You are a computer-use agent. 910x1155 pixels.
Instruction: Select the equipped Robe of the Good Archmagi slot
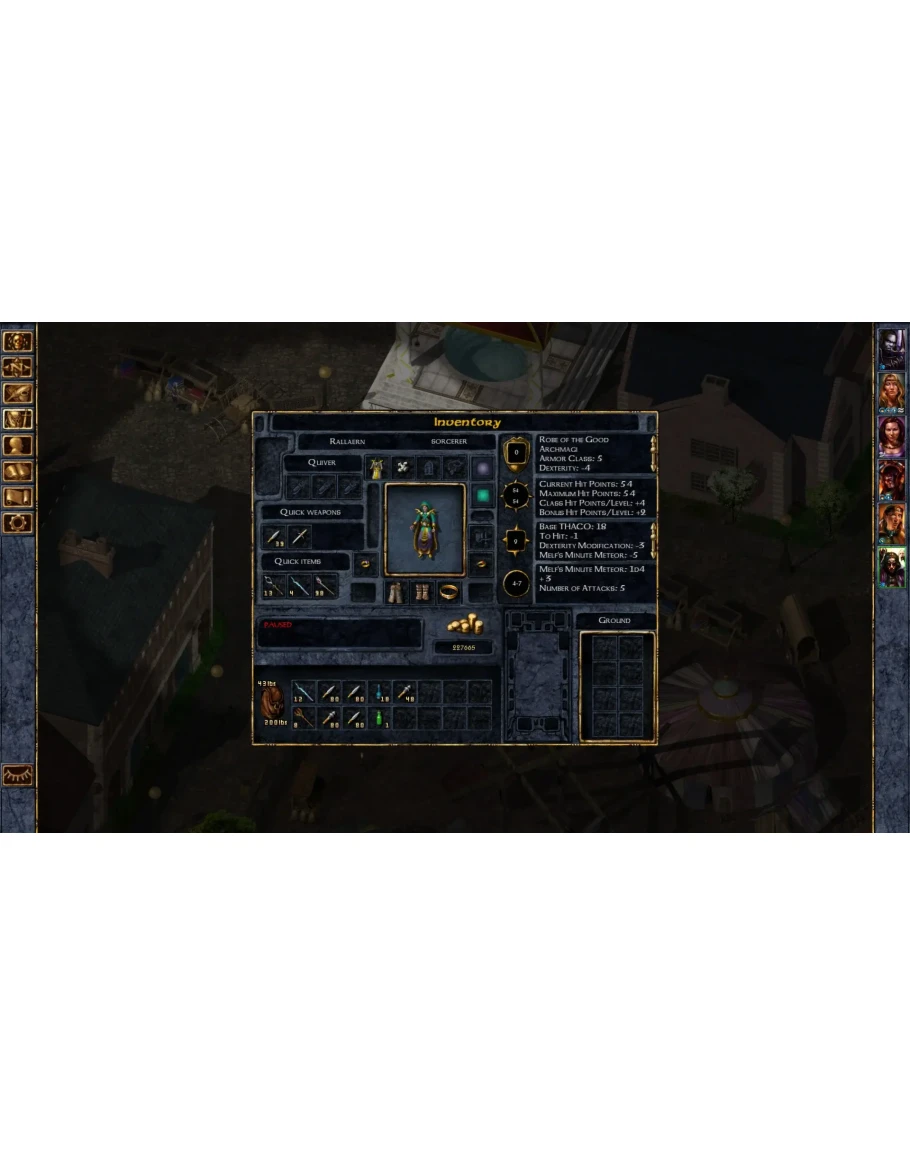pyautogui.click(x=377, y=467)
